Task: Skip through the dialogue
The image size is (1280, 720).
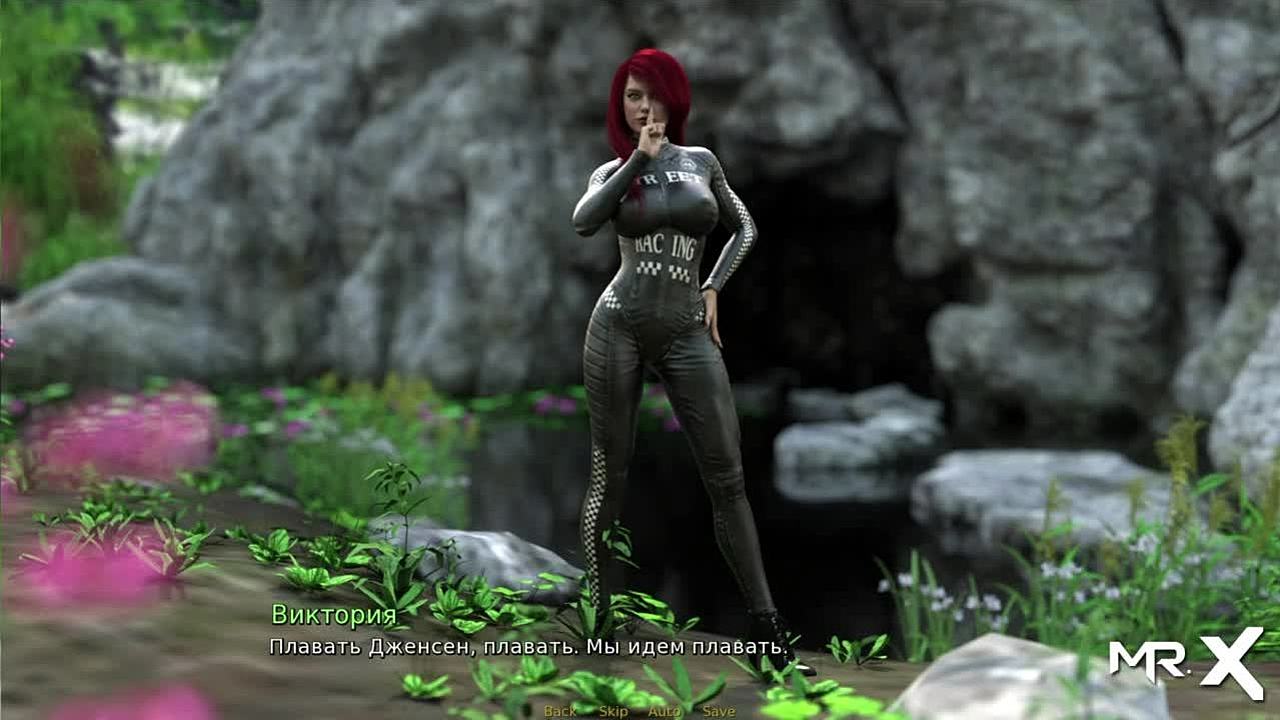Action: click(x=613, y=711)
